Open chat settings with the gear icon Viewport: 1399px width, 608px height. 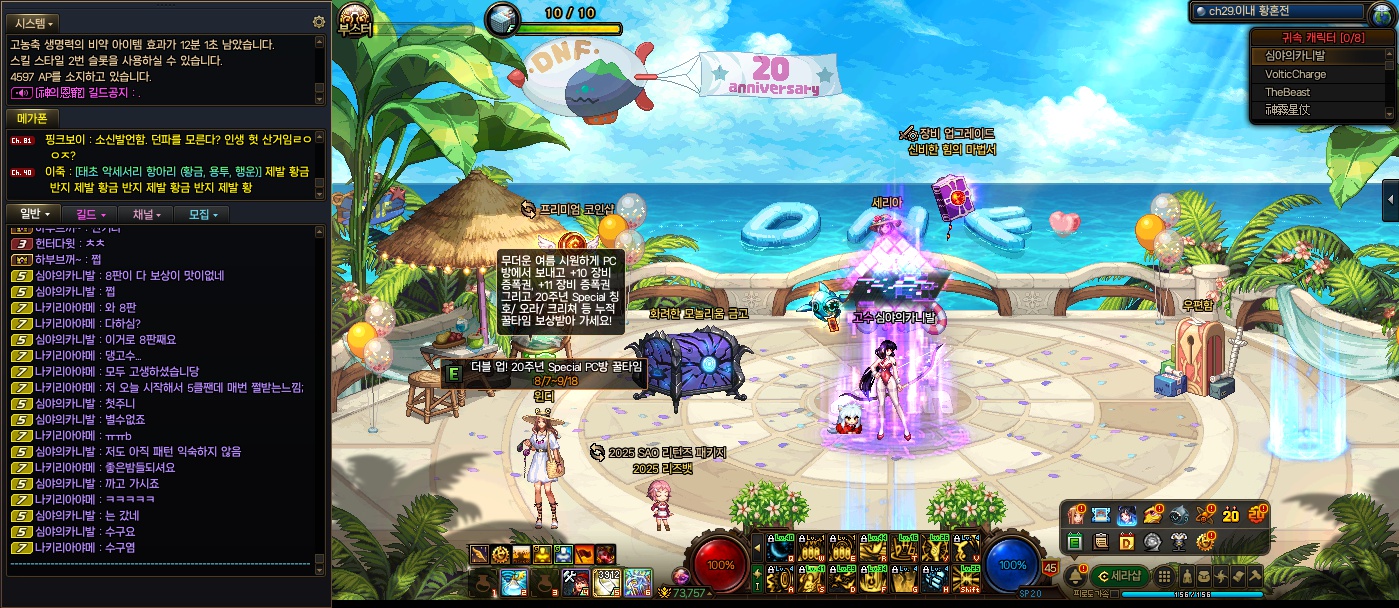(319, 22)
